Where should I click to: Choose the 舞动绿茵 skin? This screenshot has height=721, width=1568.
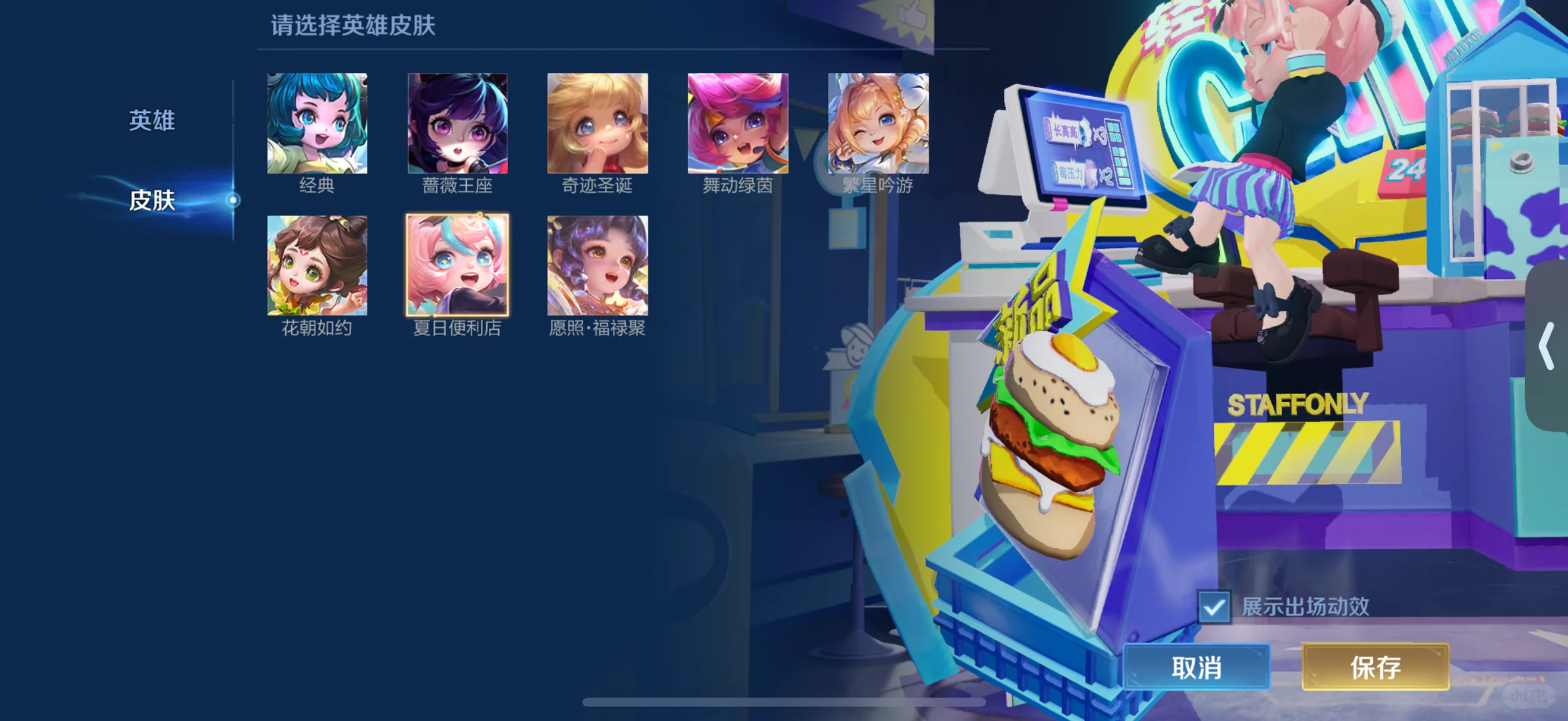coord(738,124)
